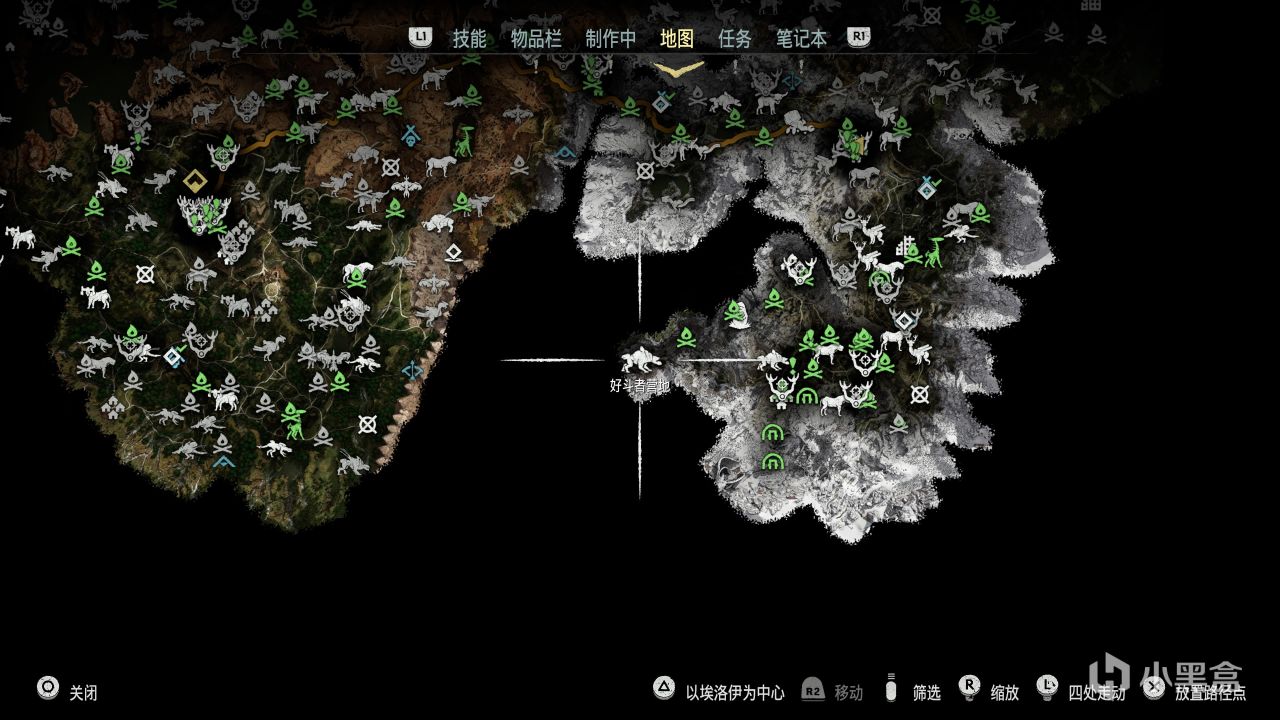Select the golden player position arrow

tap(679, 68)
